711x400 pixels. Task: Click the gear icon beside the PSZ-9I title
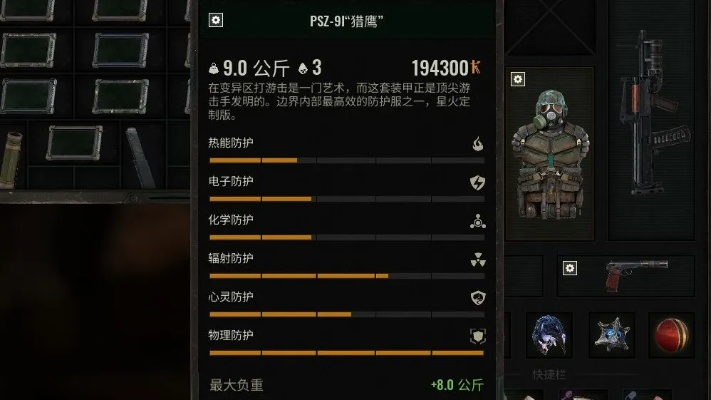[217, 20]
